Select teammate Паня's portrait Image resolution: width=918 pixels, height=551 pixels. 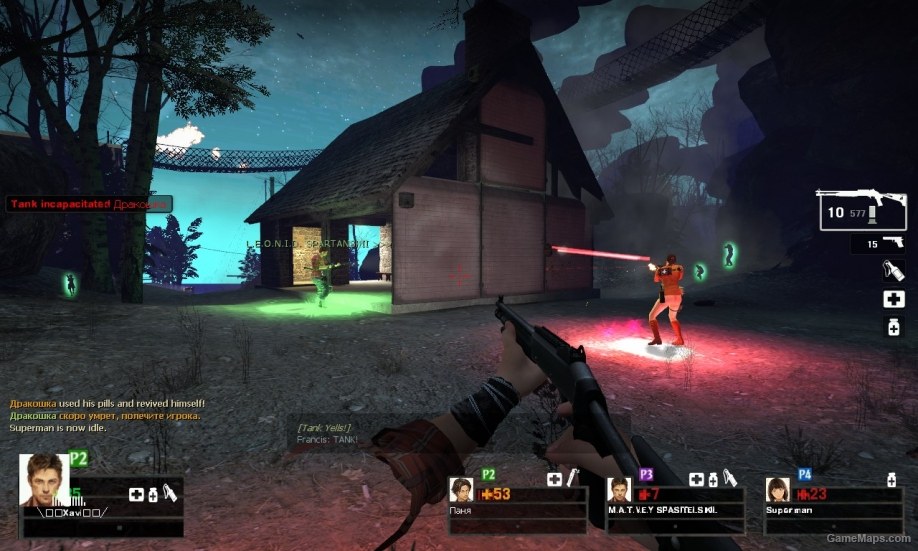tap(462, 490)
